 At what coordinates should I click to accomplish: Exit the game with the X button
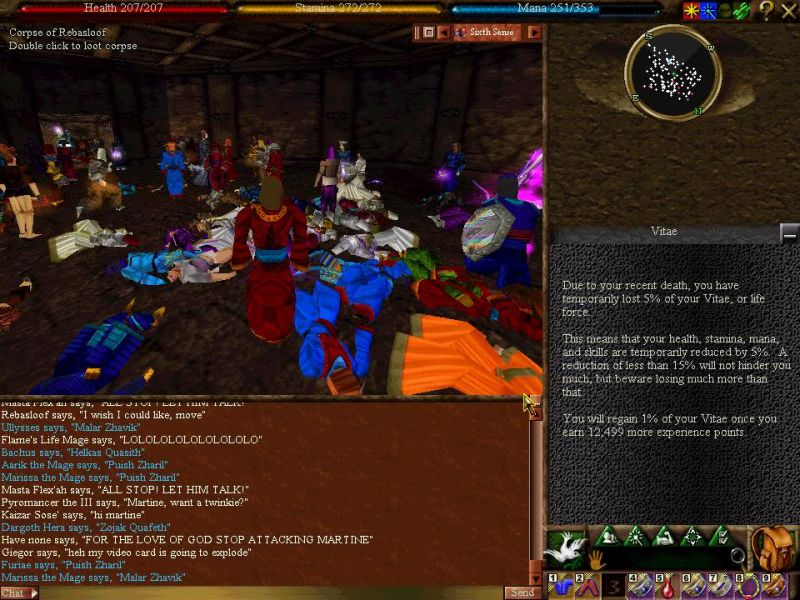pos(789,11)
